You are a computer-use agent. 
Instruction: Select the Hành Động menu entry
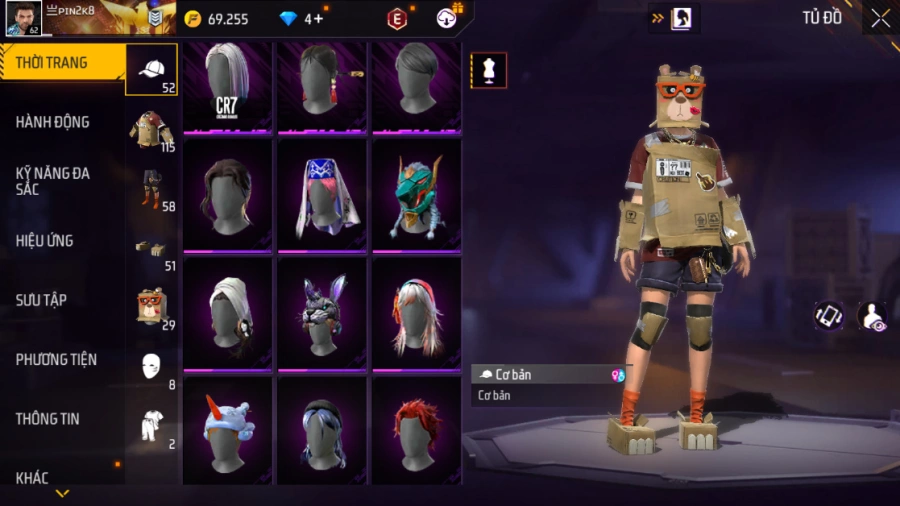point(53,122)
